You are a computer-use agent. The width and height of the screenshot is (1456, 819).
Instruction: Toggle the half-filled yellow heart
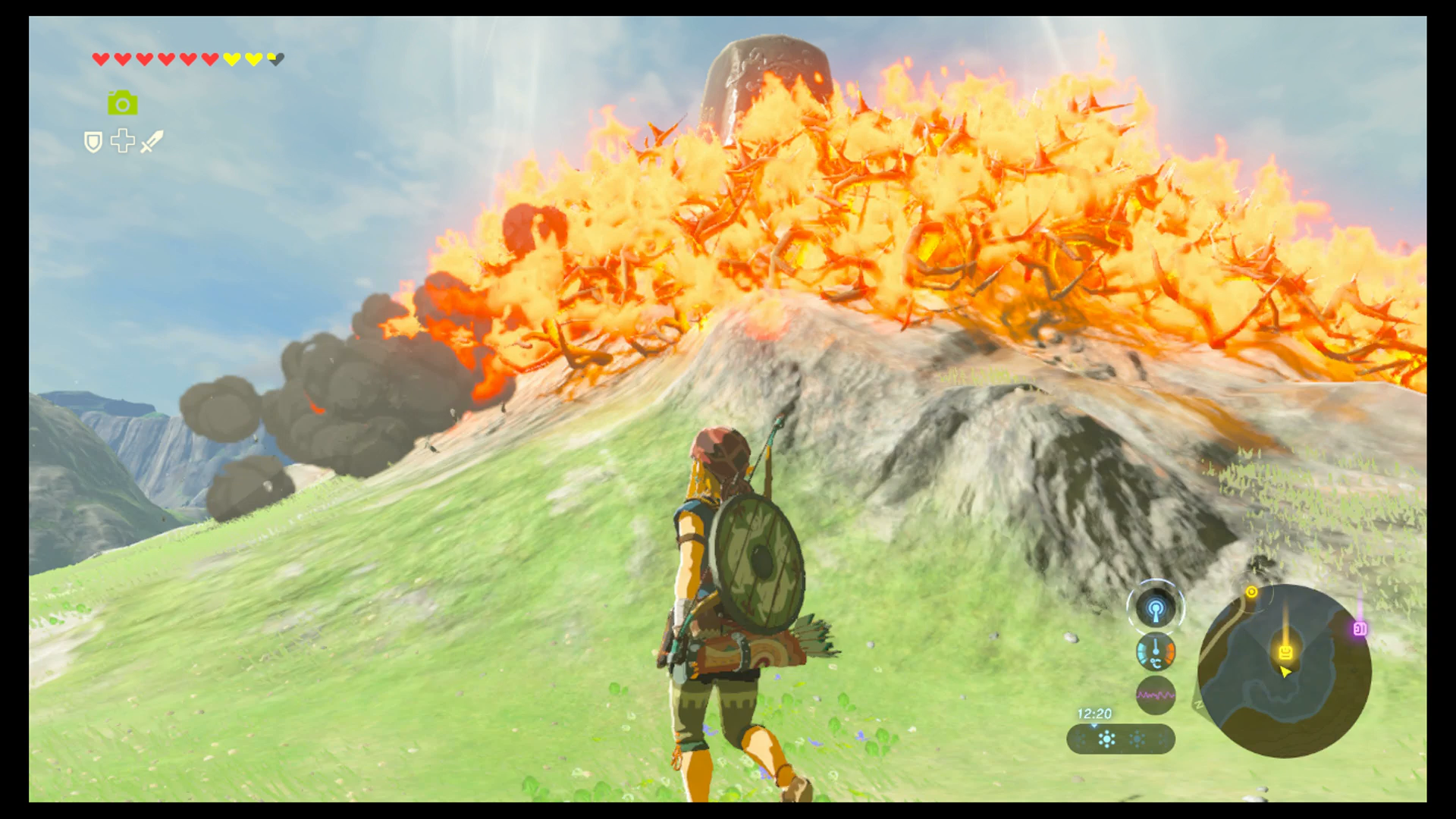[275, 58]
